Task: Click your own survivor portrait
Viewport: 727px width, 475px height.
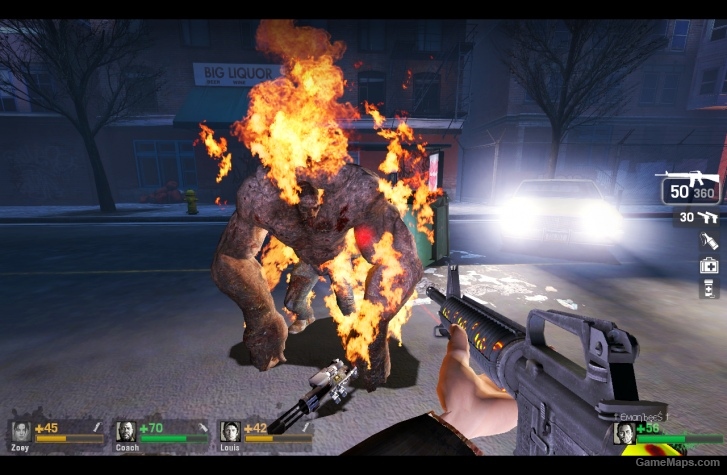Action: coord(623,432)
